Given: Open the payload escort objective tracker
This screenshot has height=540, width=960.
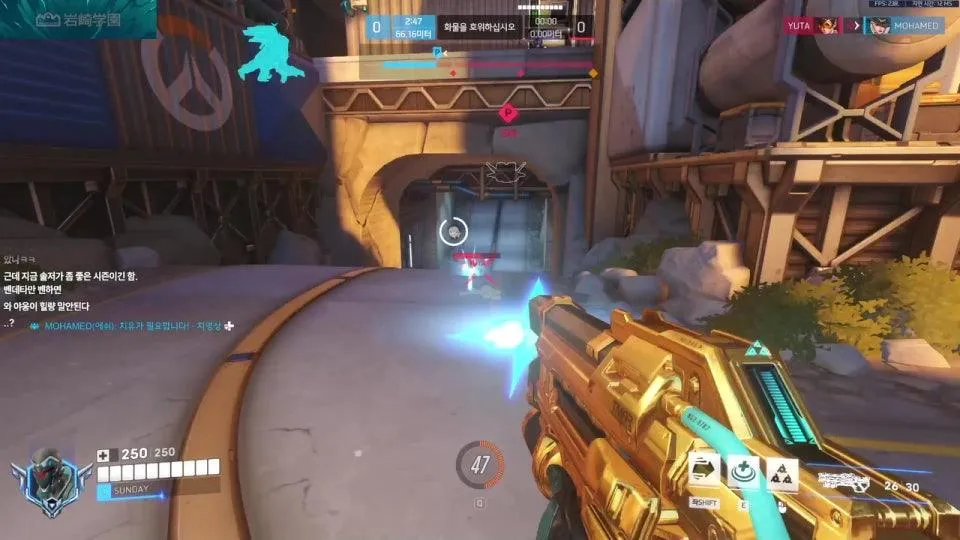Looking at the screenshot, I should pos(481,27).
